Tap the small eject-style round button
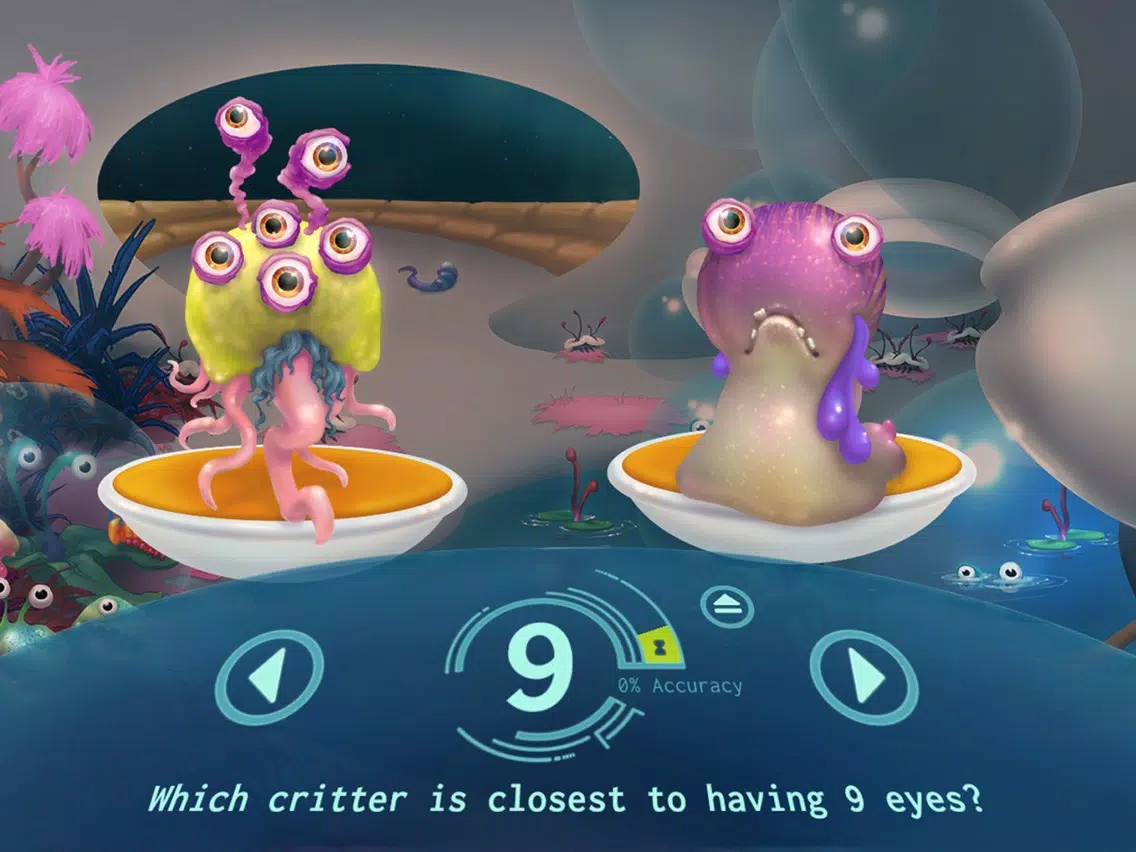Screen dimensions: 1136x852 (727, 604)
